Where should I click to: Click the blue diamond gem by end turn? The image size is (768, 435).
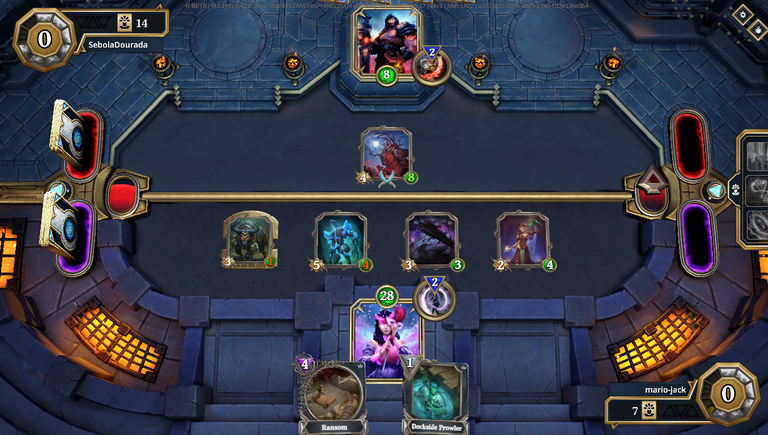coord(714,191)
